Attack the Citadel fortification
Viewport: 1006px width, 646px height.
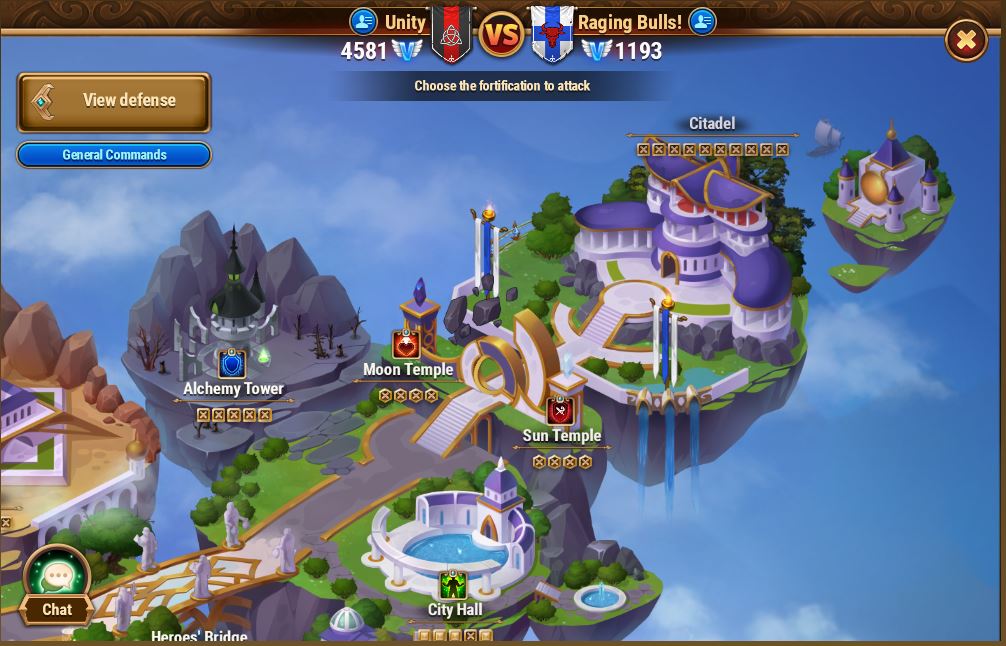point(711,124)
